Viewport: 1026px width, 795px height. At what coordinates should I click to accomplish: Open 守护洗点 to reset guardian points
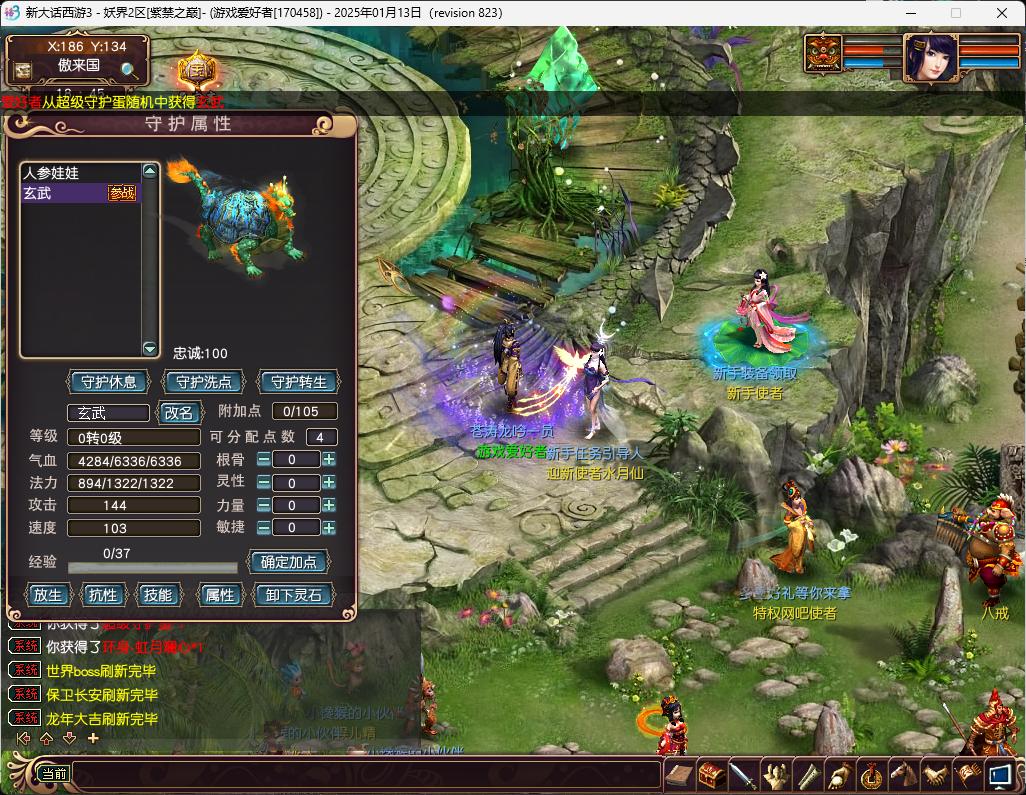204,382
